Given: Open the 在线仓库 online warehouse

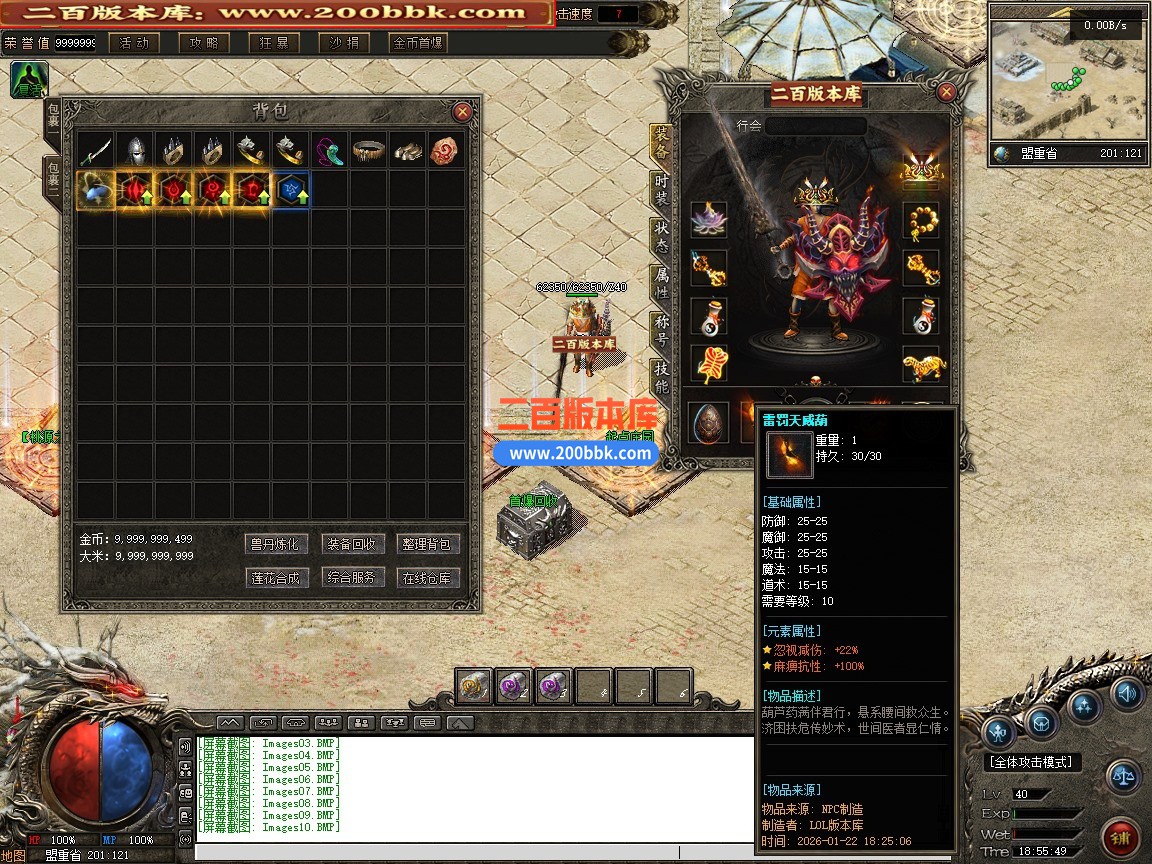Looking at the screenshot, I should (428, 577).
